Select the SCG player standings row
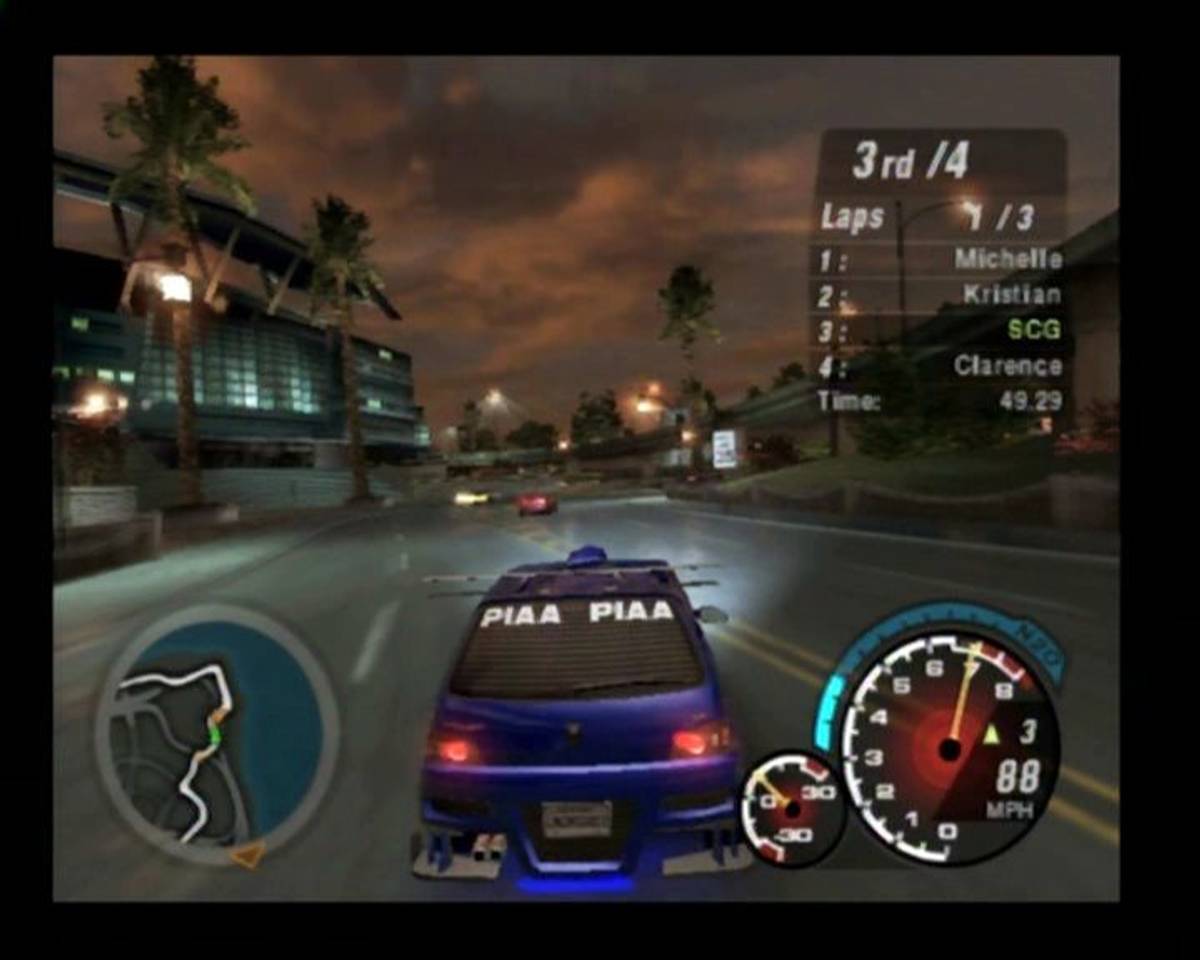Image resolution: width=1200 pixels, height=960 pixels. (x=1034, y=329)
